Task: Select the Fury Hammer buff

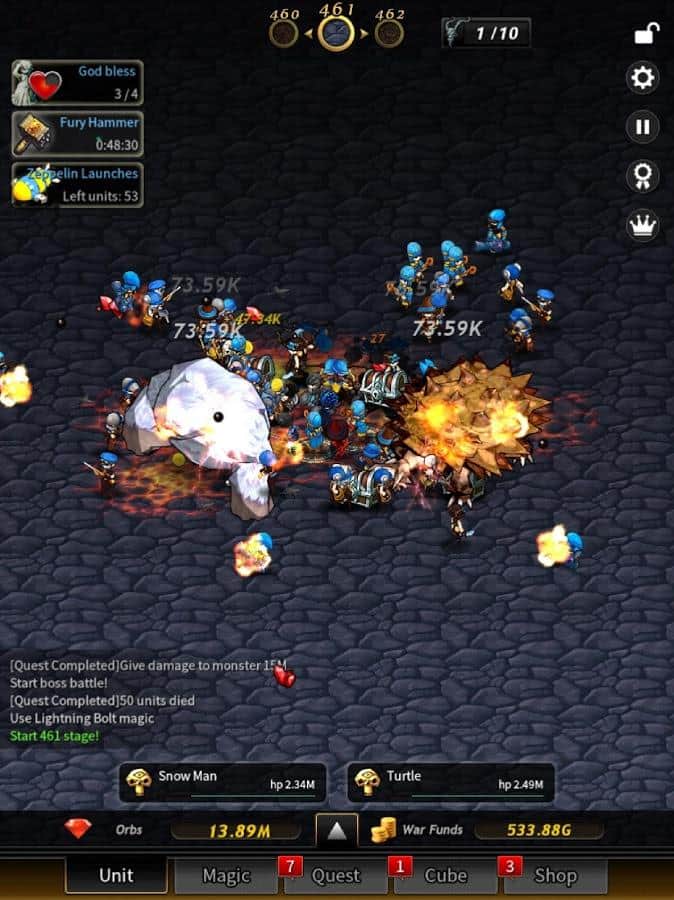Action: click(x=77, y=133)
